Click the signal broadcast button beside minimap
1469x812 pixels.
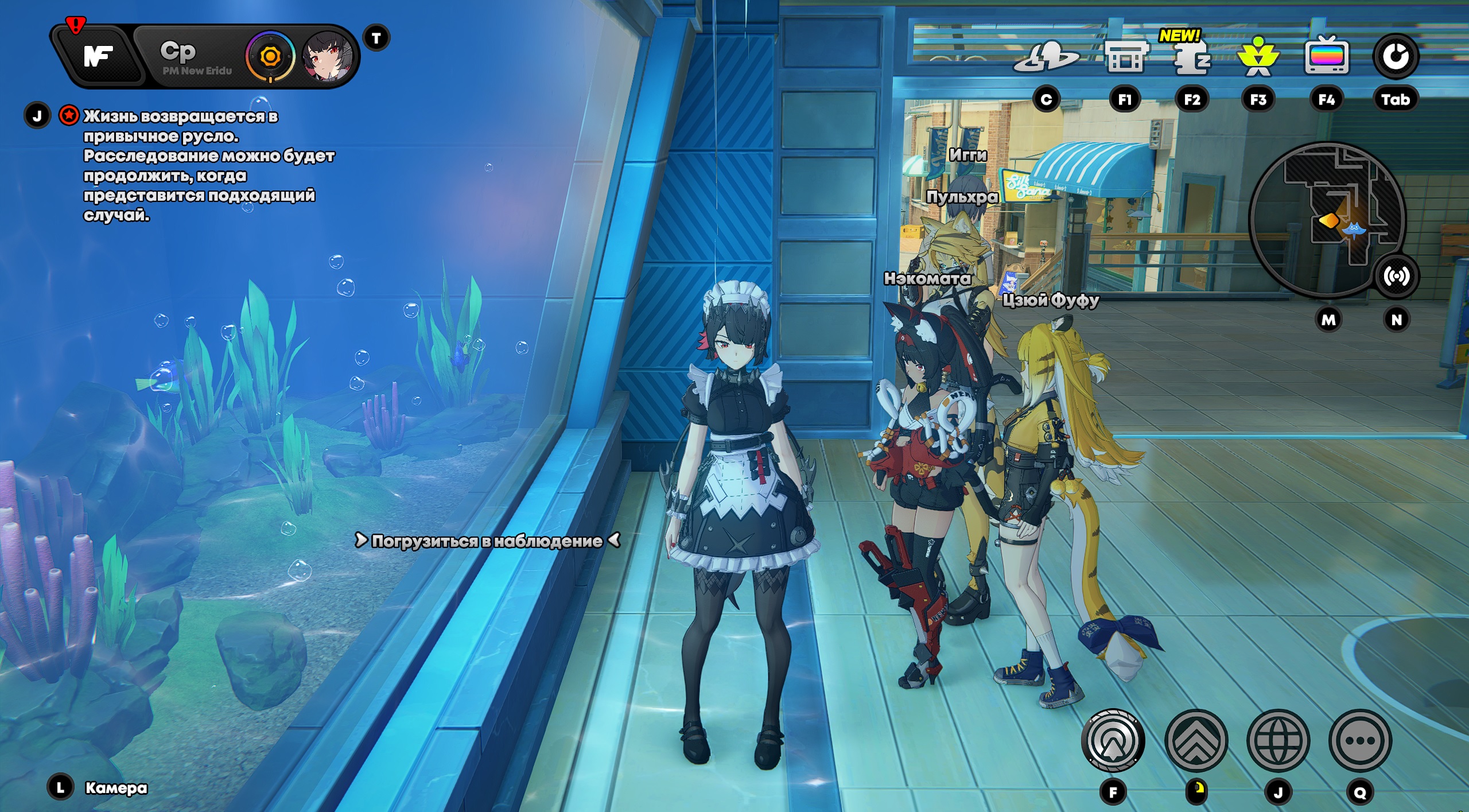(1396, 277)
